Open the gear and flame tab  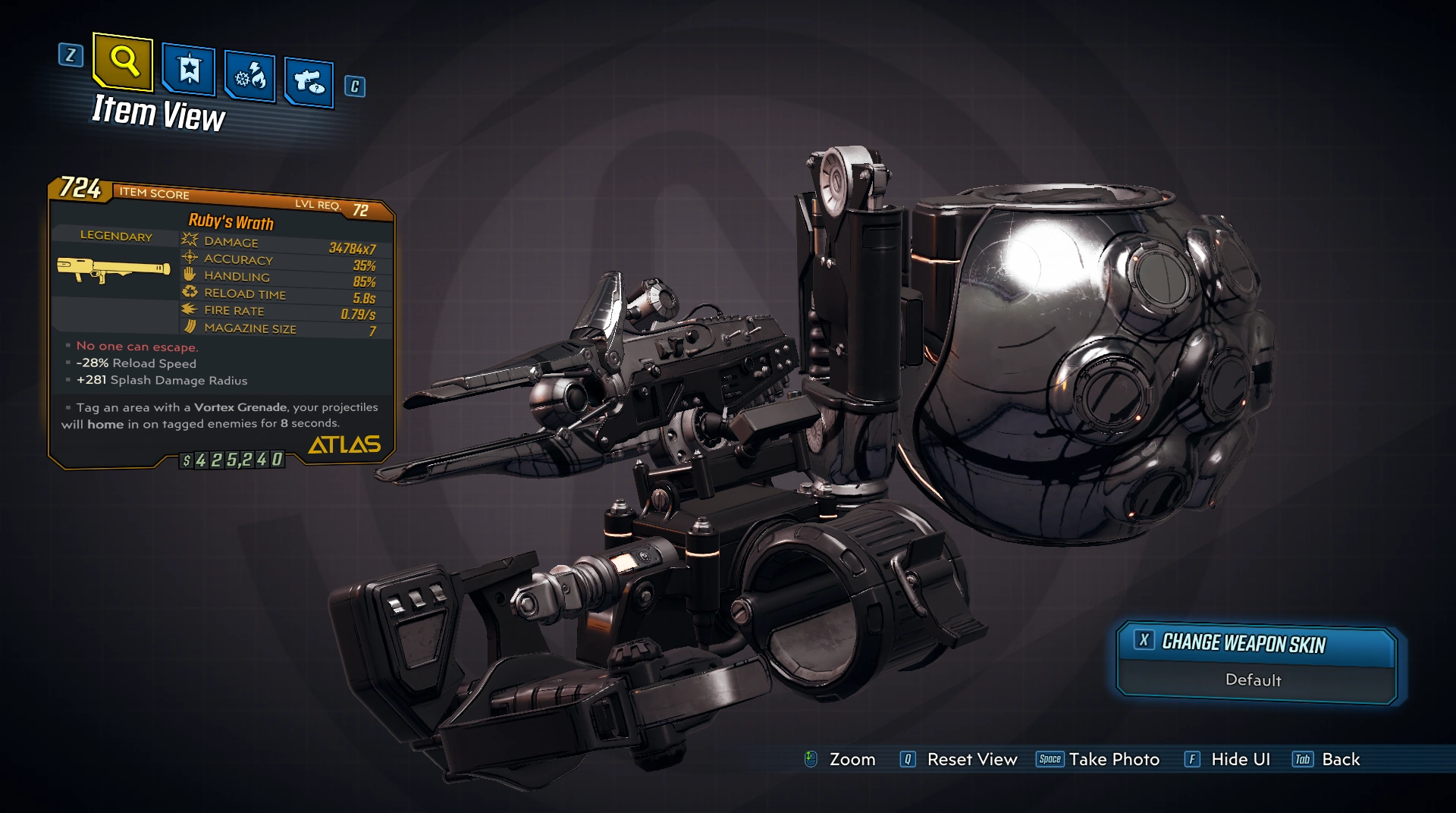pyautogui.click(x=249, y=77)
